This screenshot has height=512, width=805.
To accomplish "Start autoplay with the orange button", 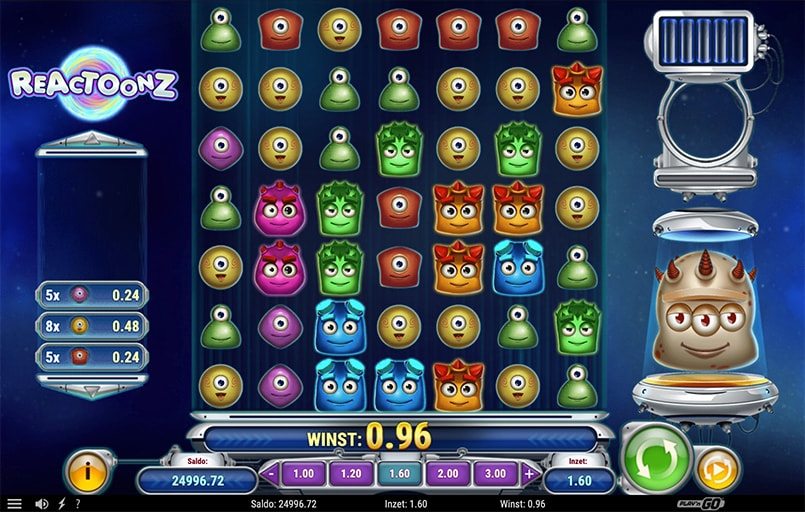I will point(717,468).
